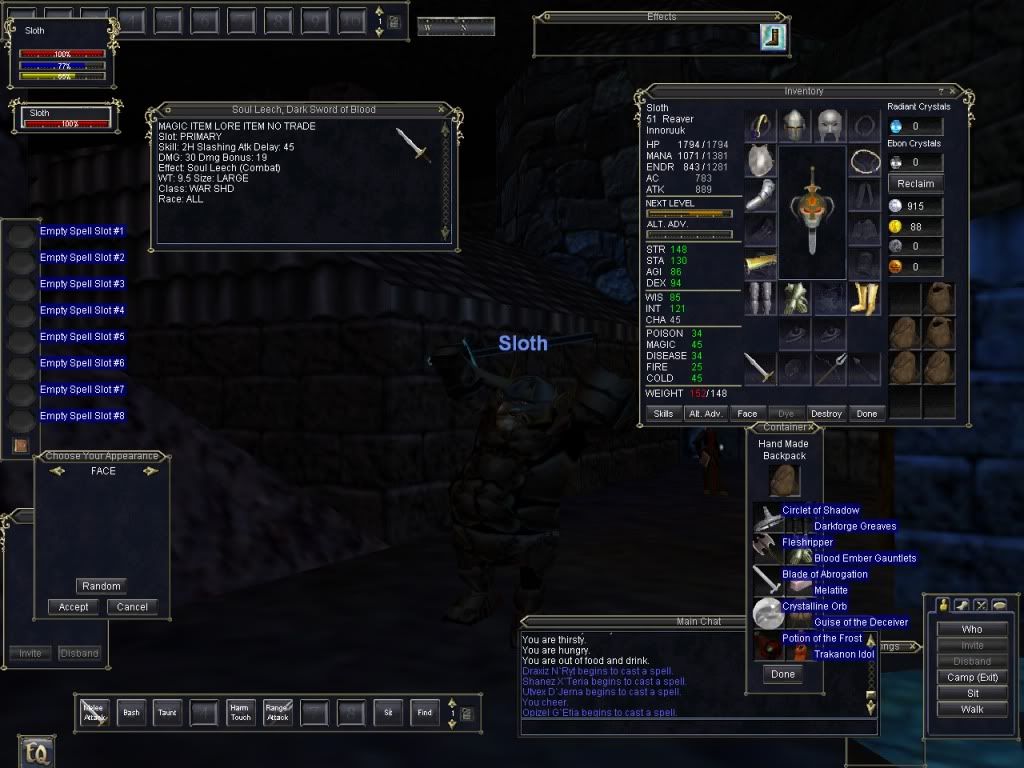This screenshot has height=768, width=1024.
Task: Cancel the appearance selection
Action: (132, 606)
